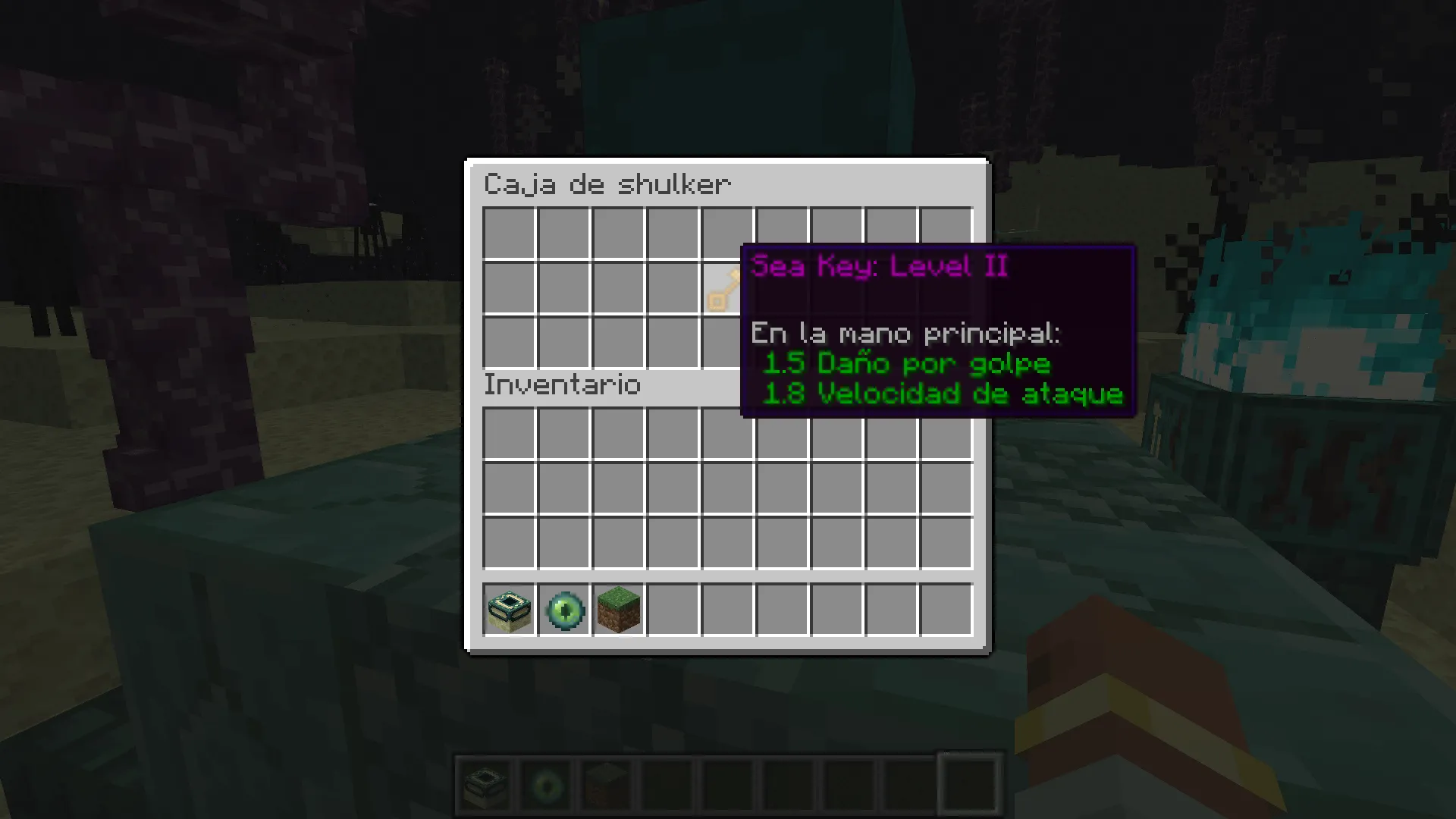Image resolution: width=1456 pixels, height=819 pixels.
Task: Click the '1.8 Velocidad de ataque' tooltip line
Action: click(944, 394)
